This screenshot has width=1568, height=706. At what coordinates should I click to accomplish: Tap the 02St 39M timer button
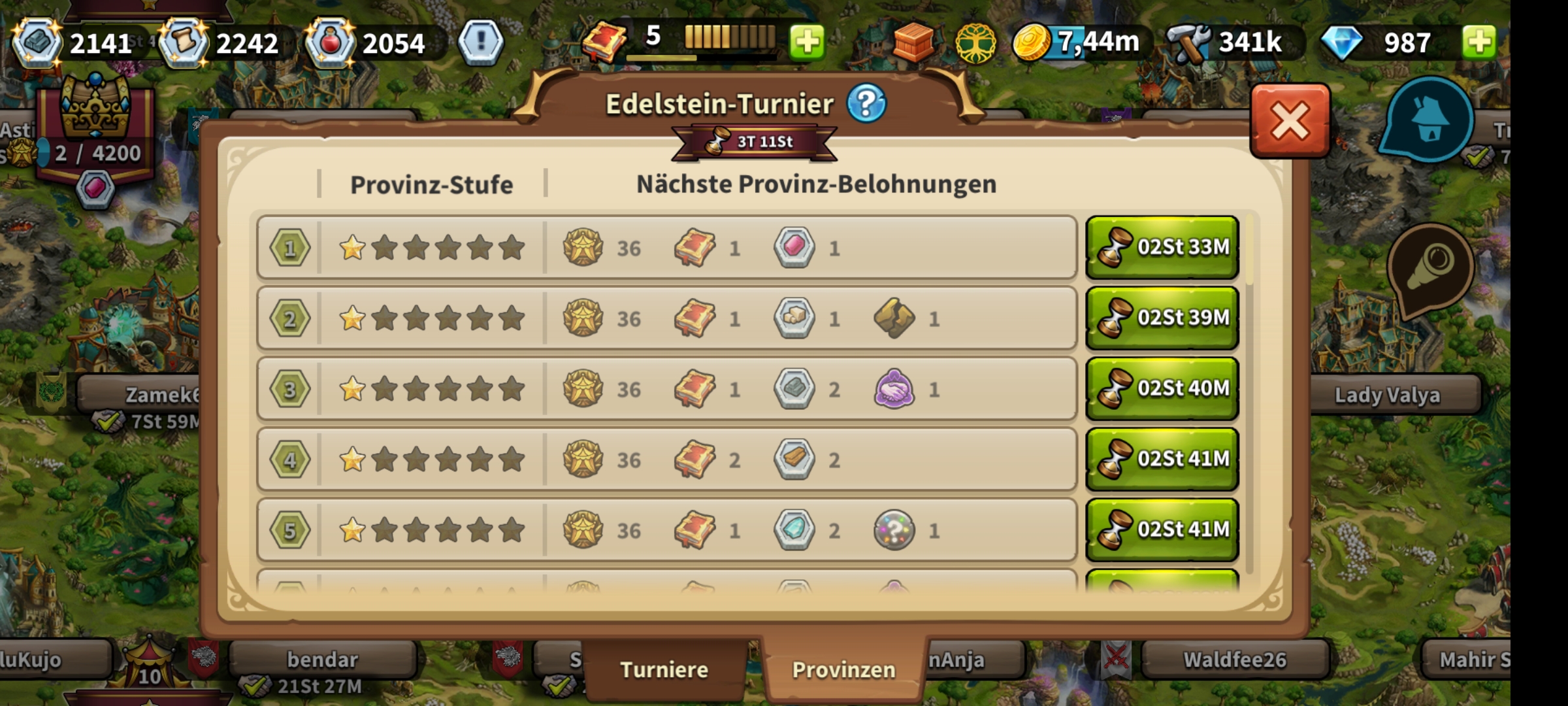tap(1162, 318)
